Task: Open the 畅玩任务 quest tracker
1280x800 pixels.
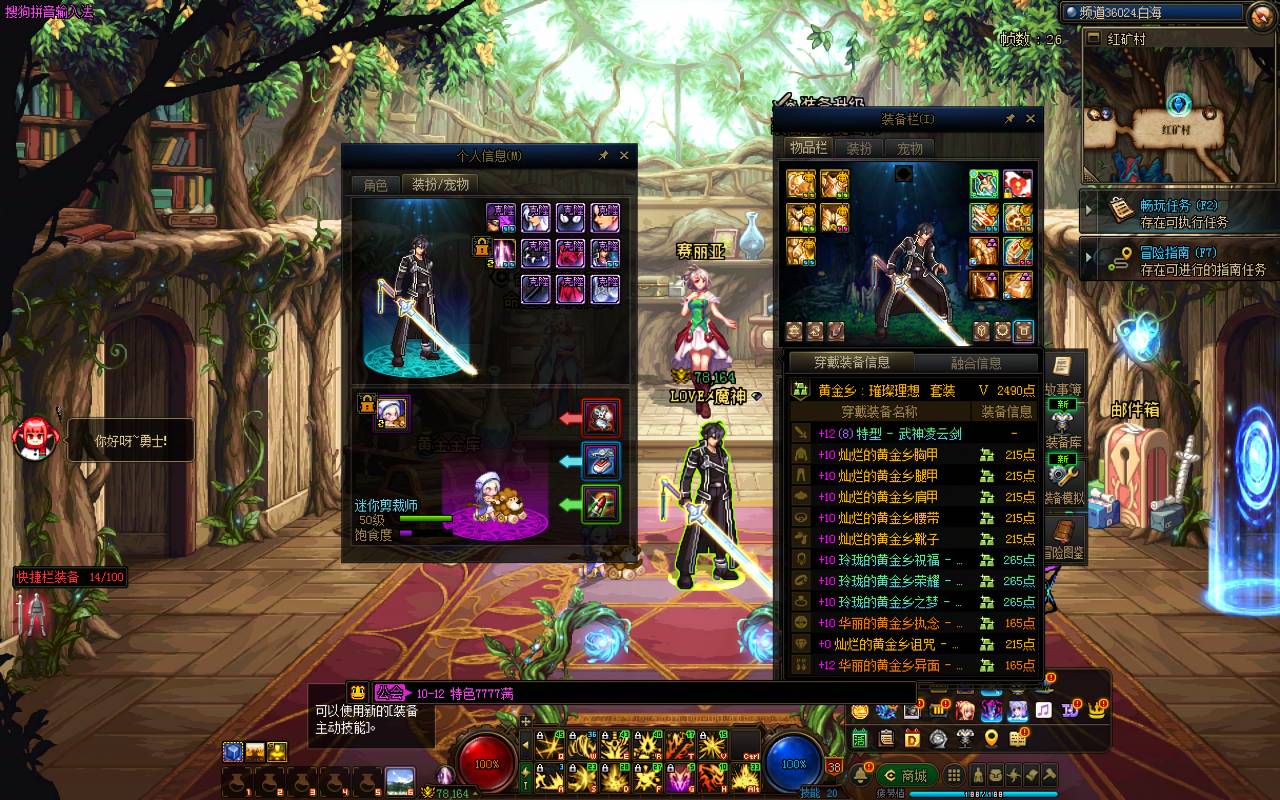Action: coord(1180,213)
